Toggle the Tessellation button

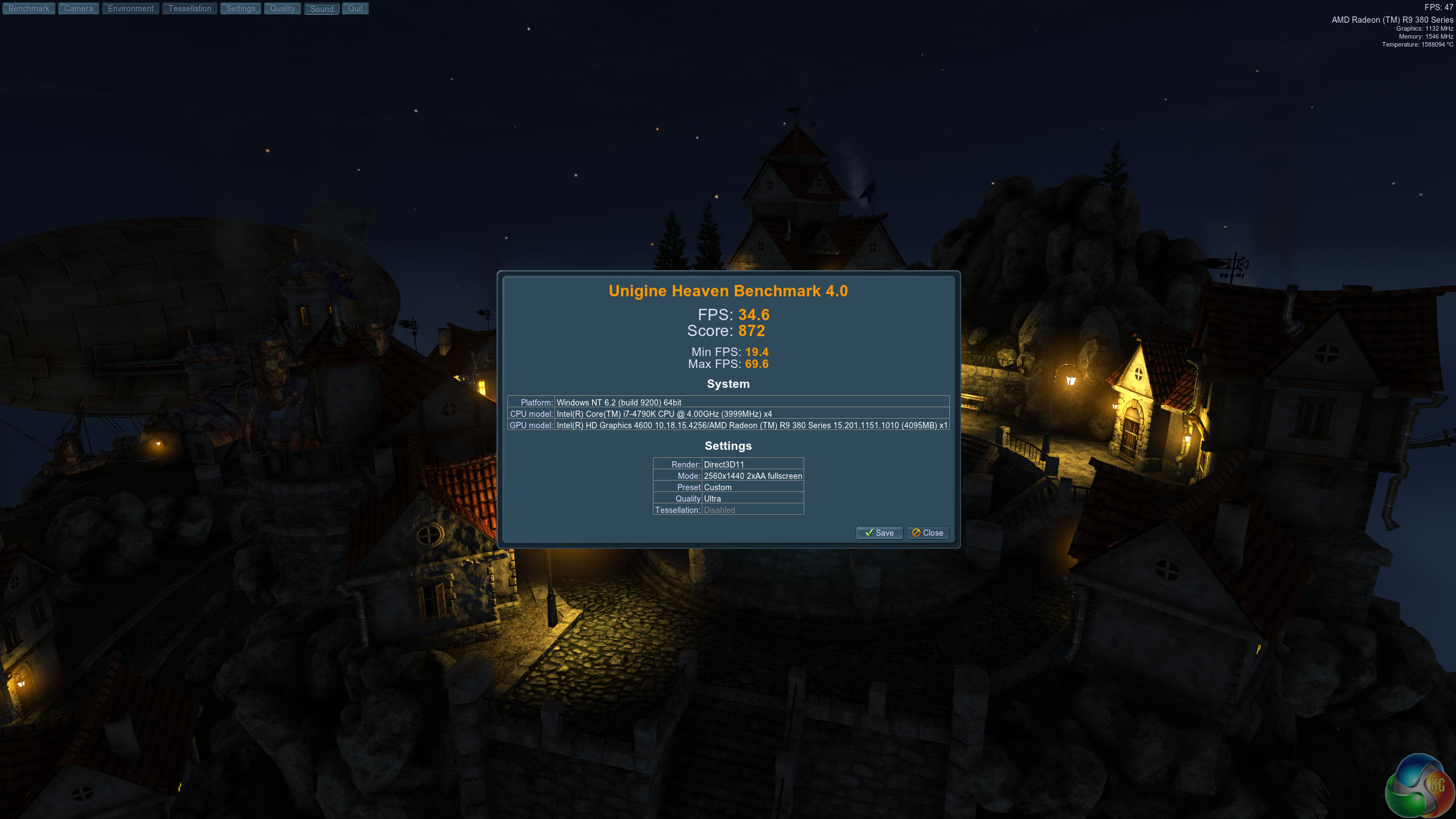tap(190, 9)
